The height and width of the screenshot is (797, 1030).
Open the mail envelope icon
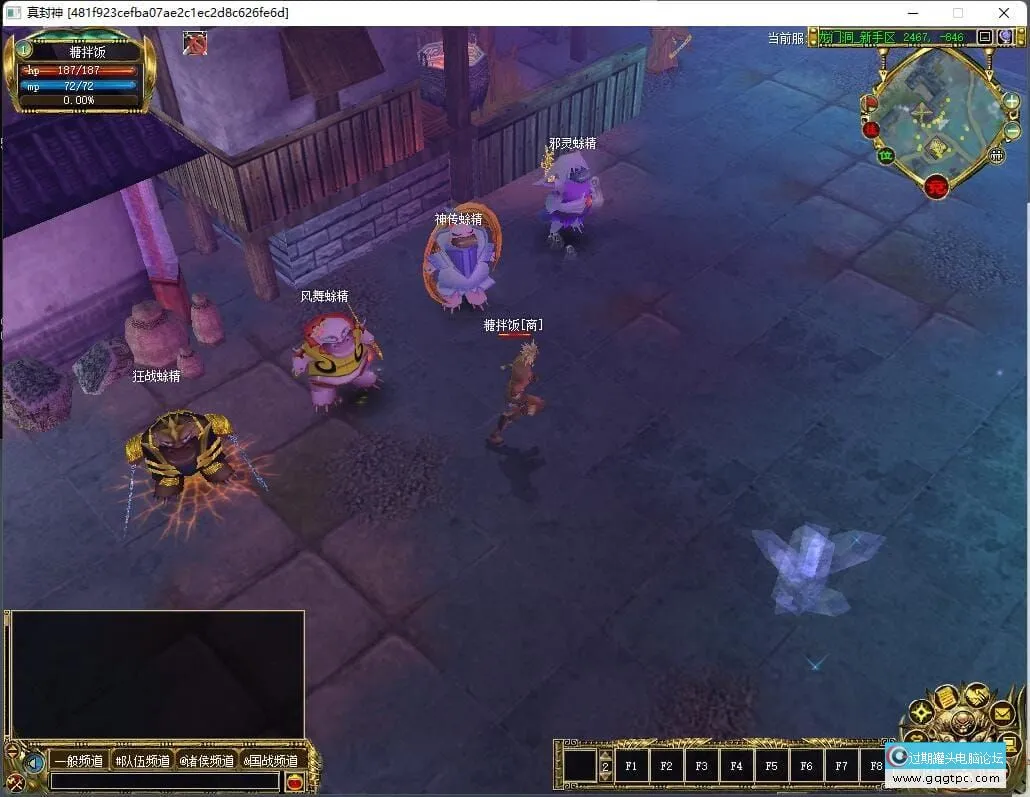pos(1002,714)
